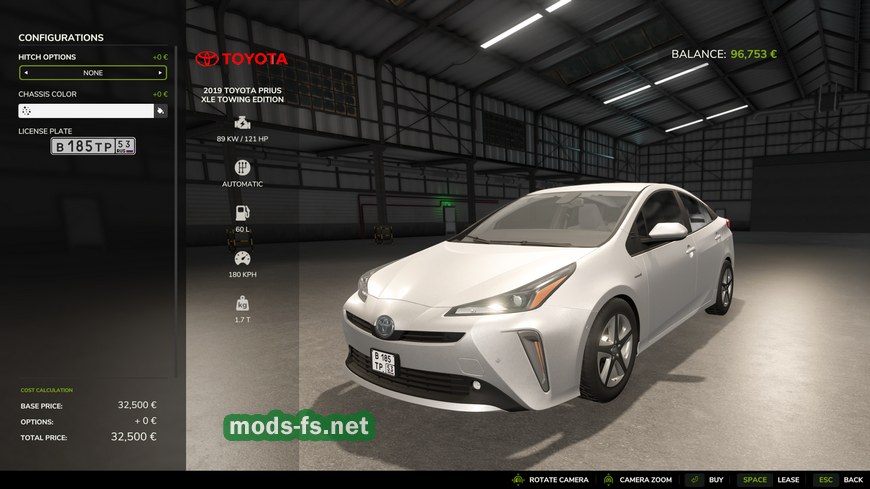Select the next hitch option arrow
This screenshot has height=489, width=870.
pos(160,73)
